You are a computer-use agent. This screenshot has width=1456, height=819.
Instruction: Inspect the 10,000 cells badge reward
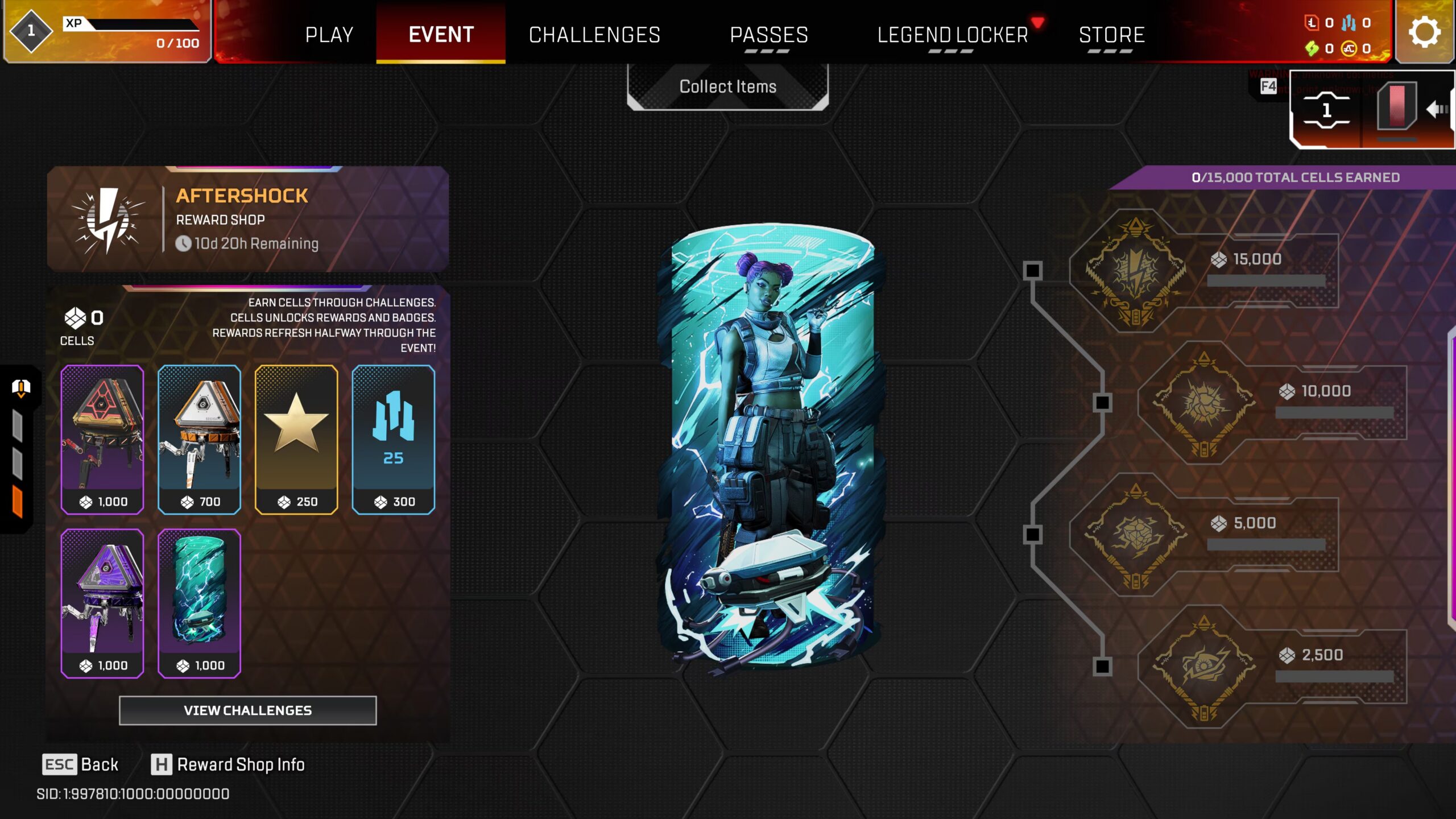1203,403
